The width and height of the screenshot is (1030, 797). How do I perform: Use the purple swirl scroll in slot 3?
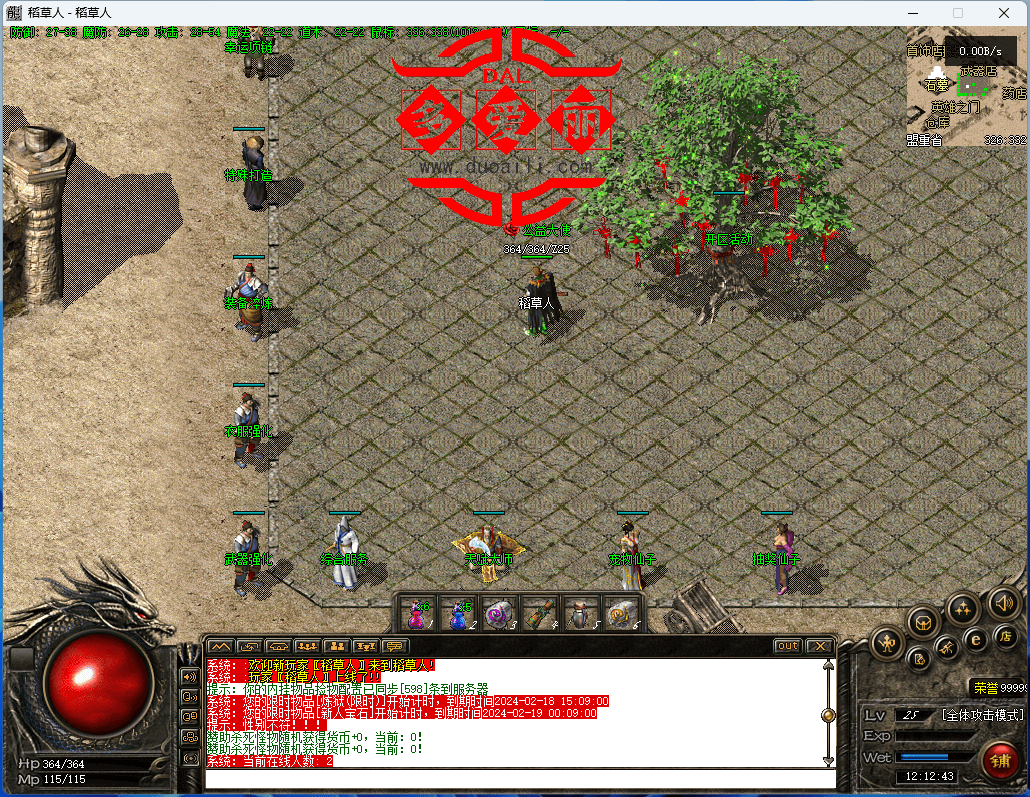pyautogui.click(x=498, y=613)
